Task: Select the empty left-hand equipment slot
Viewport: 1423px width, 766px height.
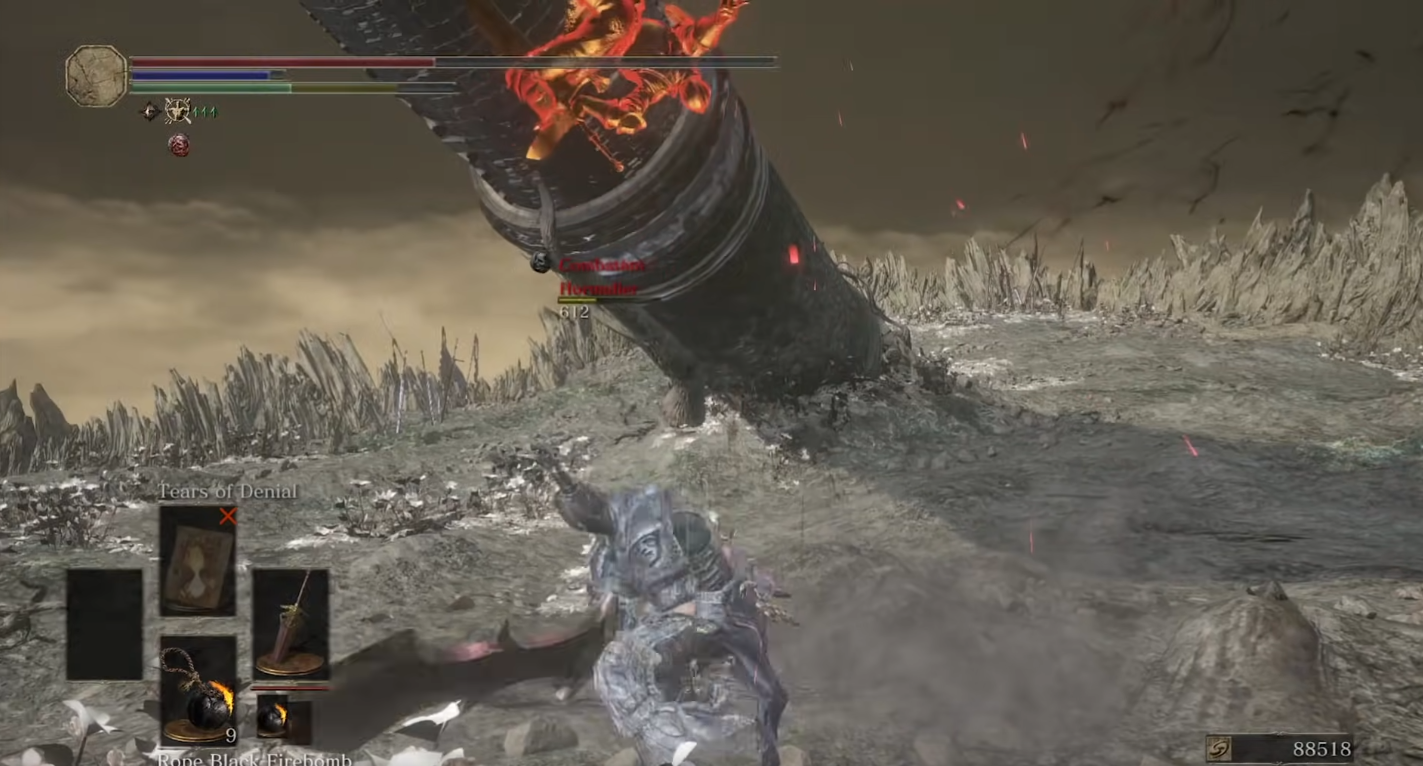Action: pyautogui.click(x=105, y=624)
